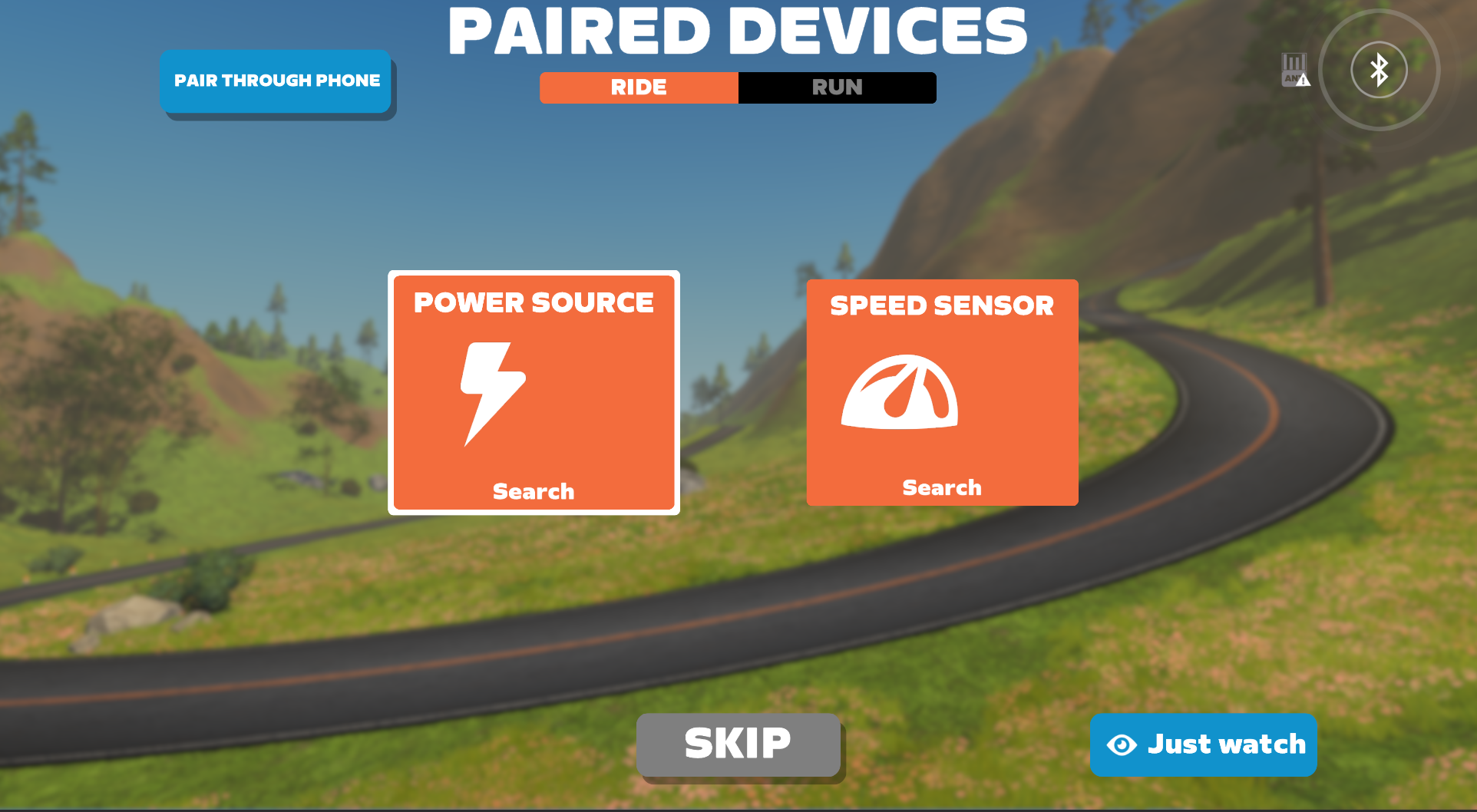The image size is (1477, 812).
Task: Search for a Speed Sensor
Action: 942,487
